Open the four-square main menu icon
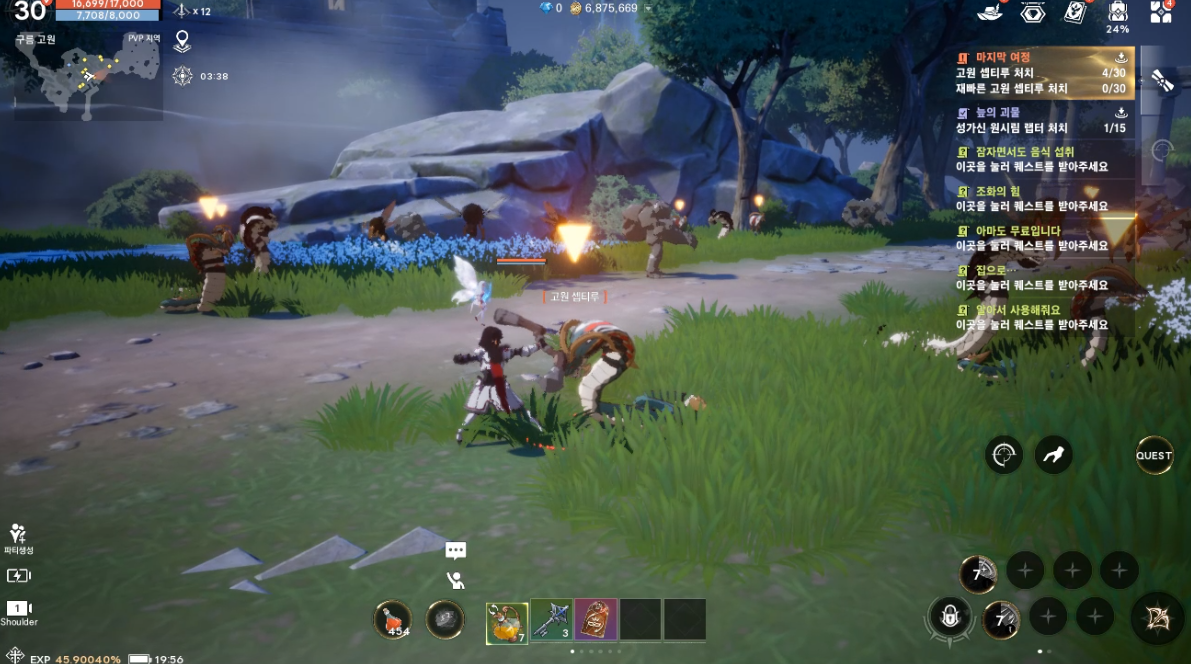The width and height of the screenshot is (1191, 664). tap(1161, 12)
